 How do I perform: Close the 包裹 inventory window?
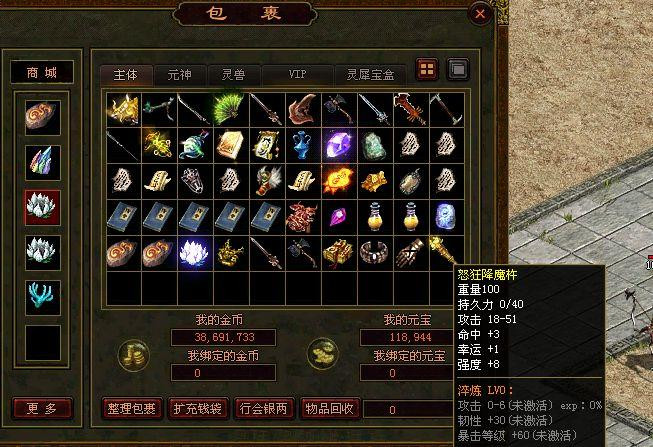pyautogui.click(x=481, y=15)
